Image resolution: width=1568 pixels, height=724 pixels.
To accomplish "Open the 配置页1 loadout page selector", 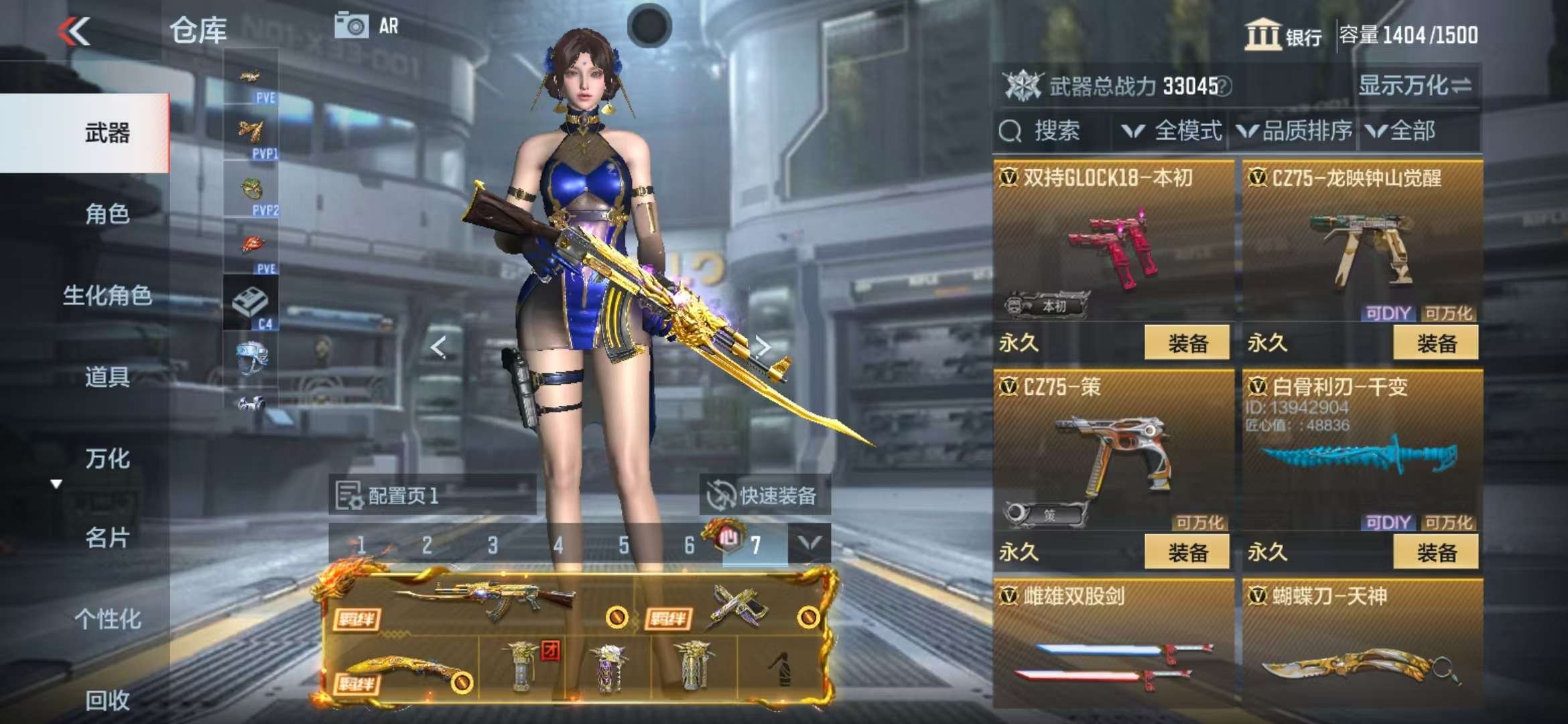I will tap(432, 496).
